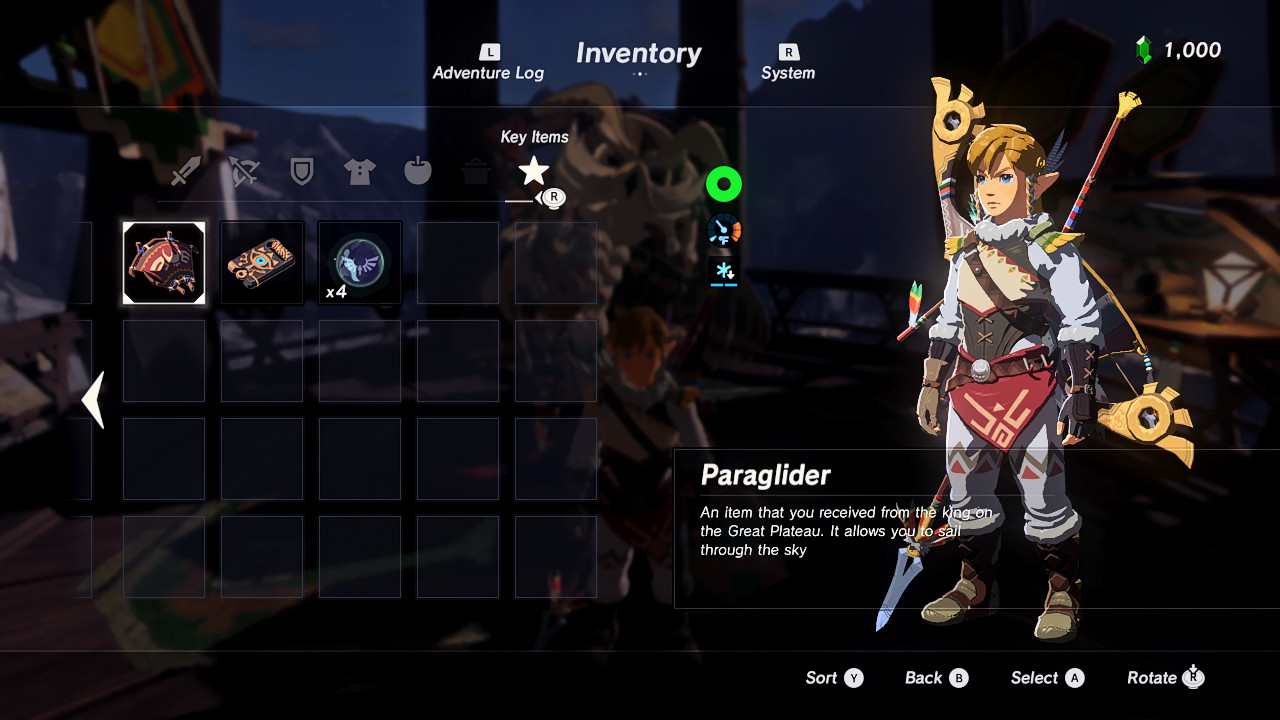The image size is (1280, 720).
Task: Open the apple materials category
Action: (417, 170)
